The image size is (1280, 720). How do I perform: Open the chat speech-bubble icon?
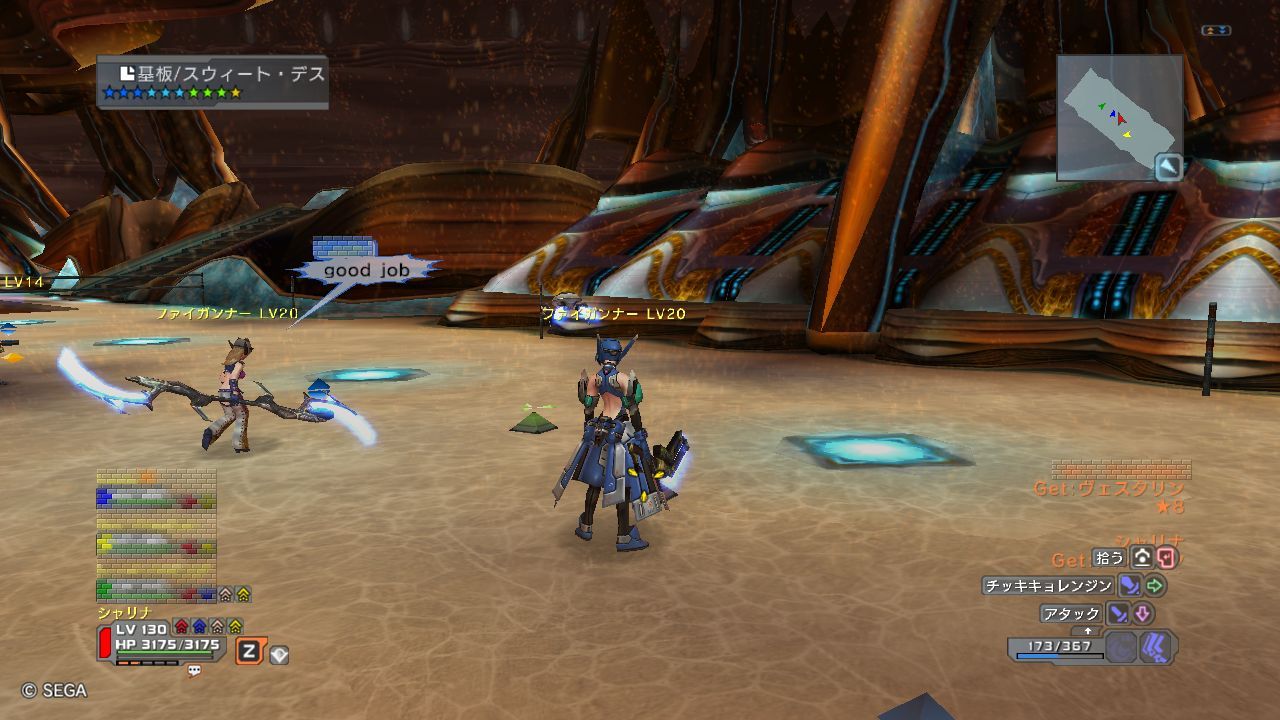point(194,671)
